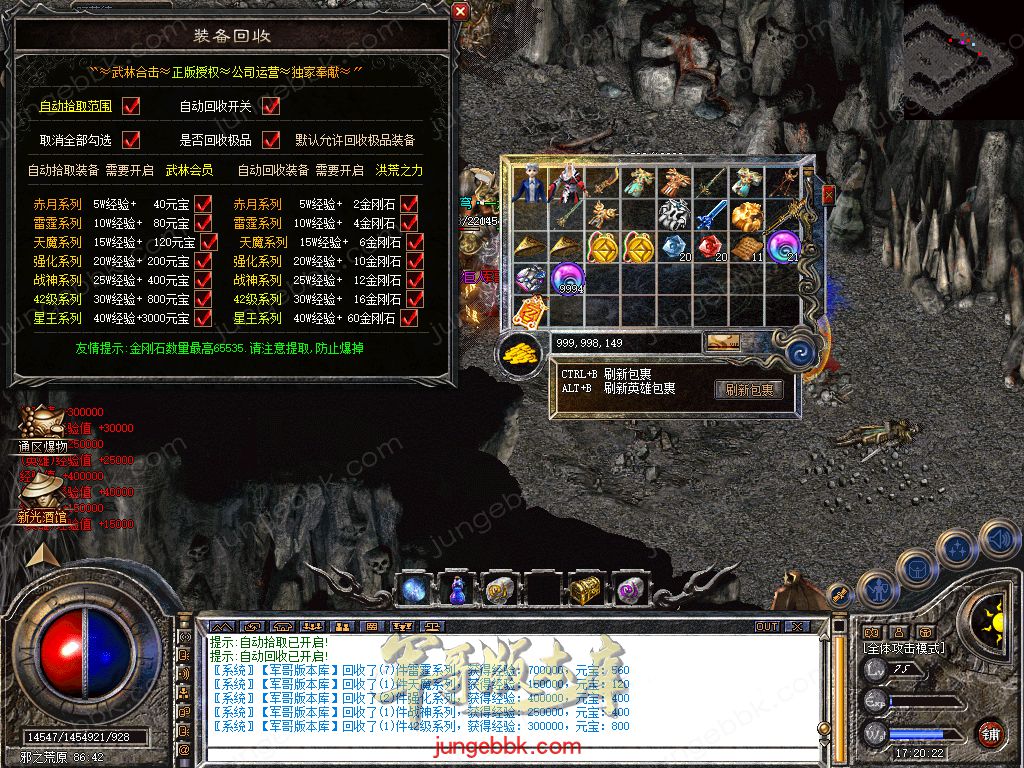Toggle the 自动拾取范围 checkbox

tap(130, 105)
